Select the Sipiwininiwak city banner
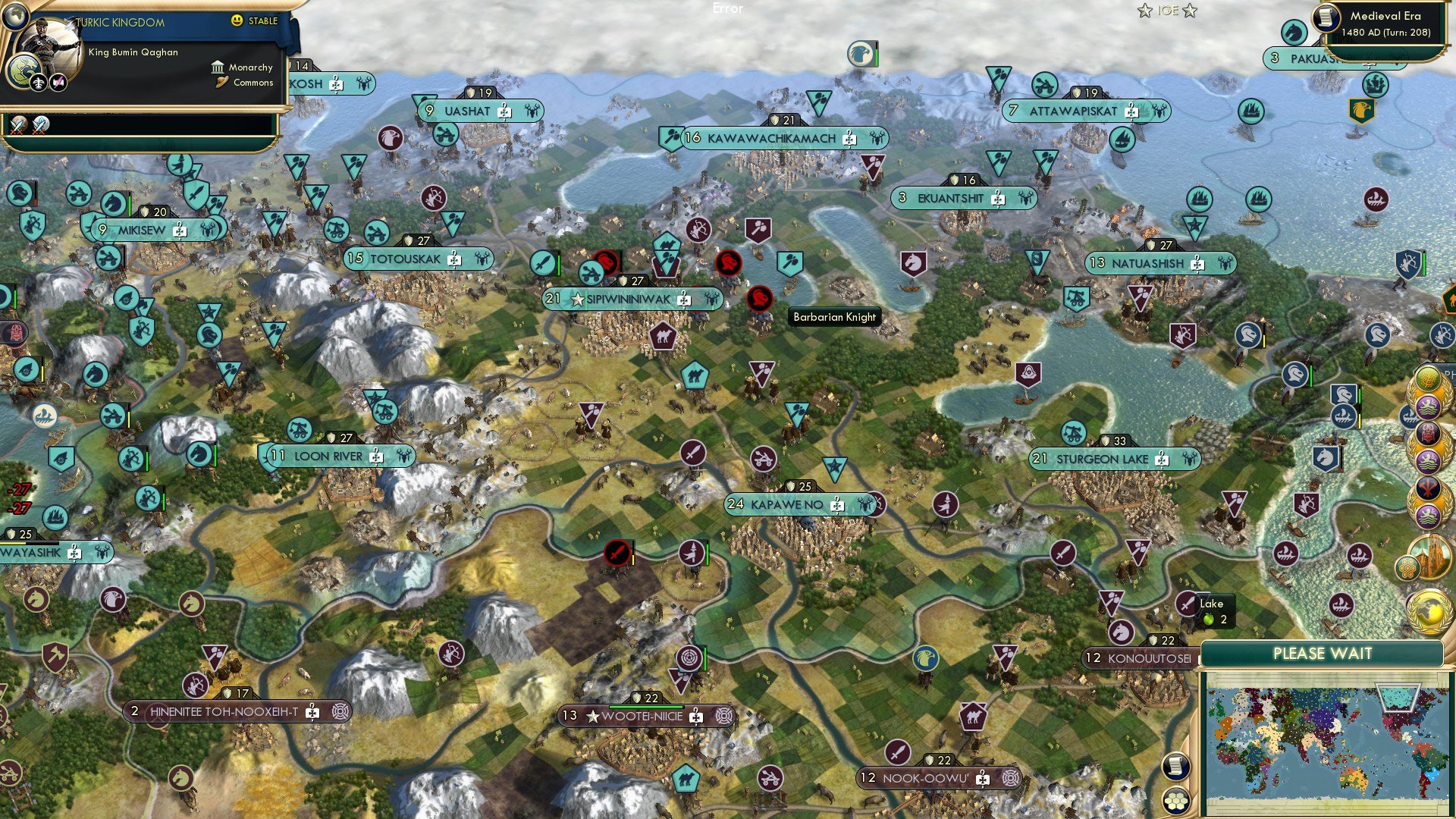The width and height of the screenshot is (1456, 819). 629,300
